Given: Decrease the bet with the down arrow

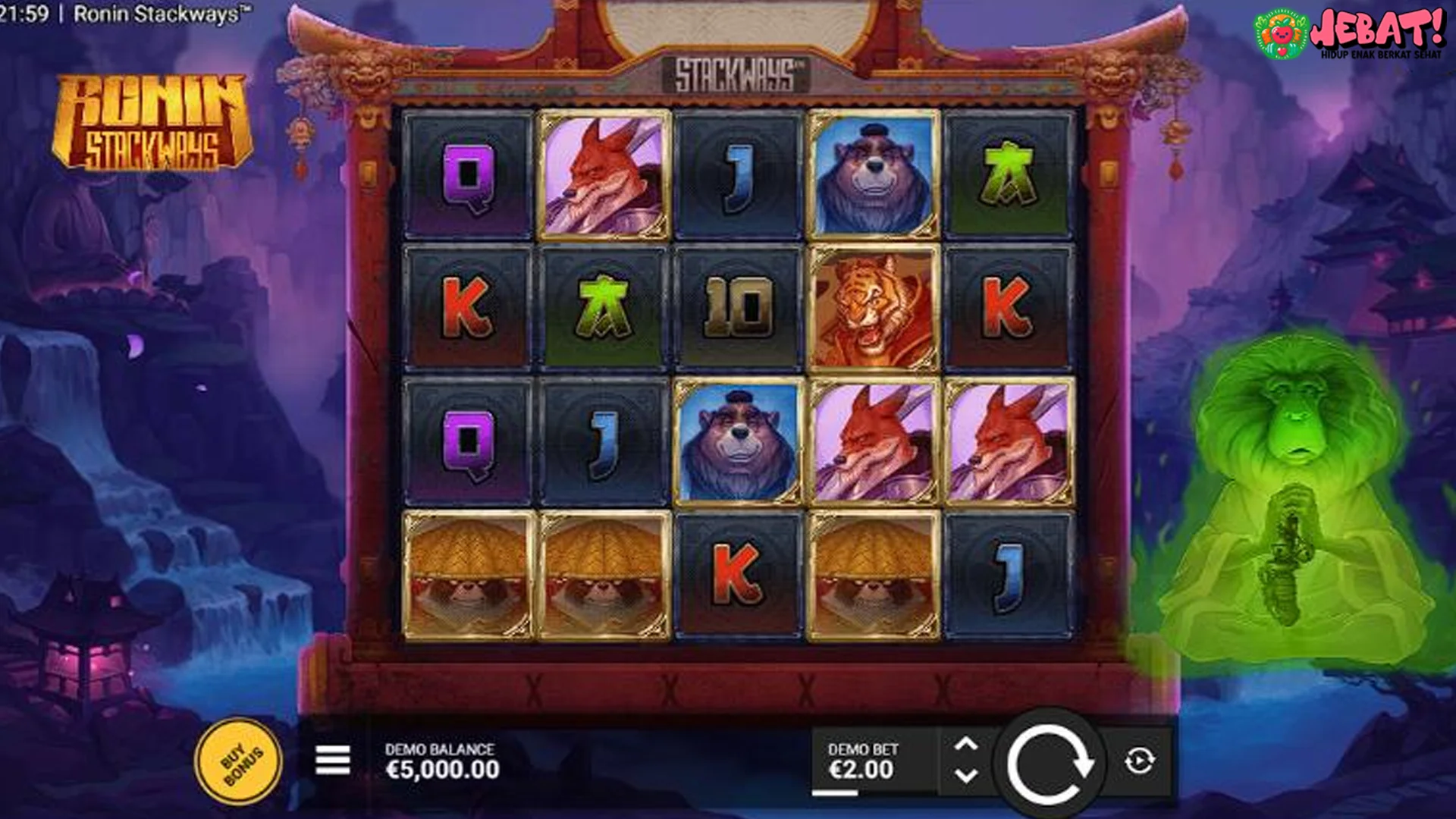Looking at the screenshot, I should pos(968,775).
